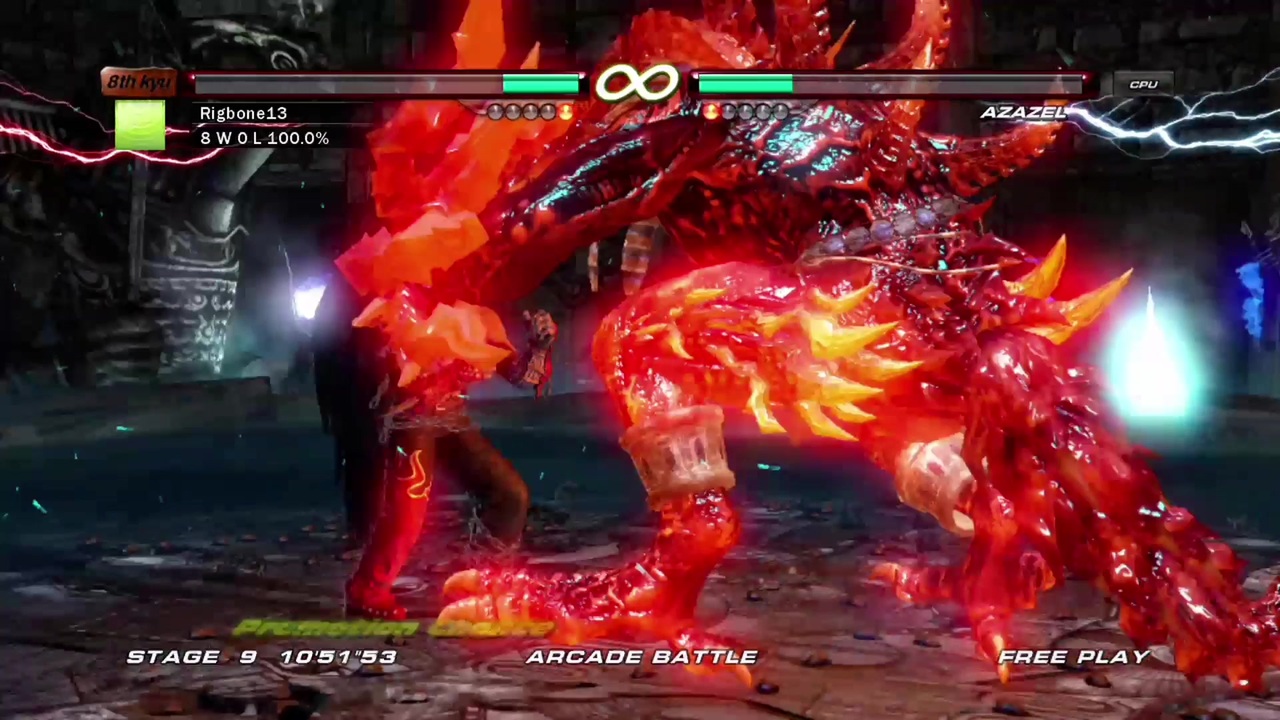
Task: Click the green character portrait icon
Action: tap(140, 125)
